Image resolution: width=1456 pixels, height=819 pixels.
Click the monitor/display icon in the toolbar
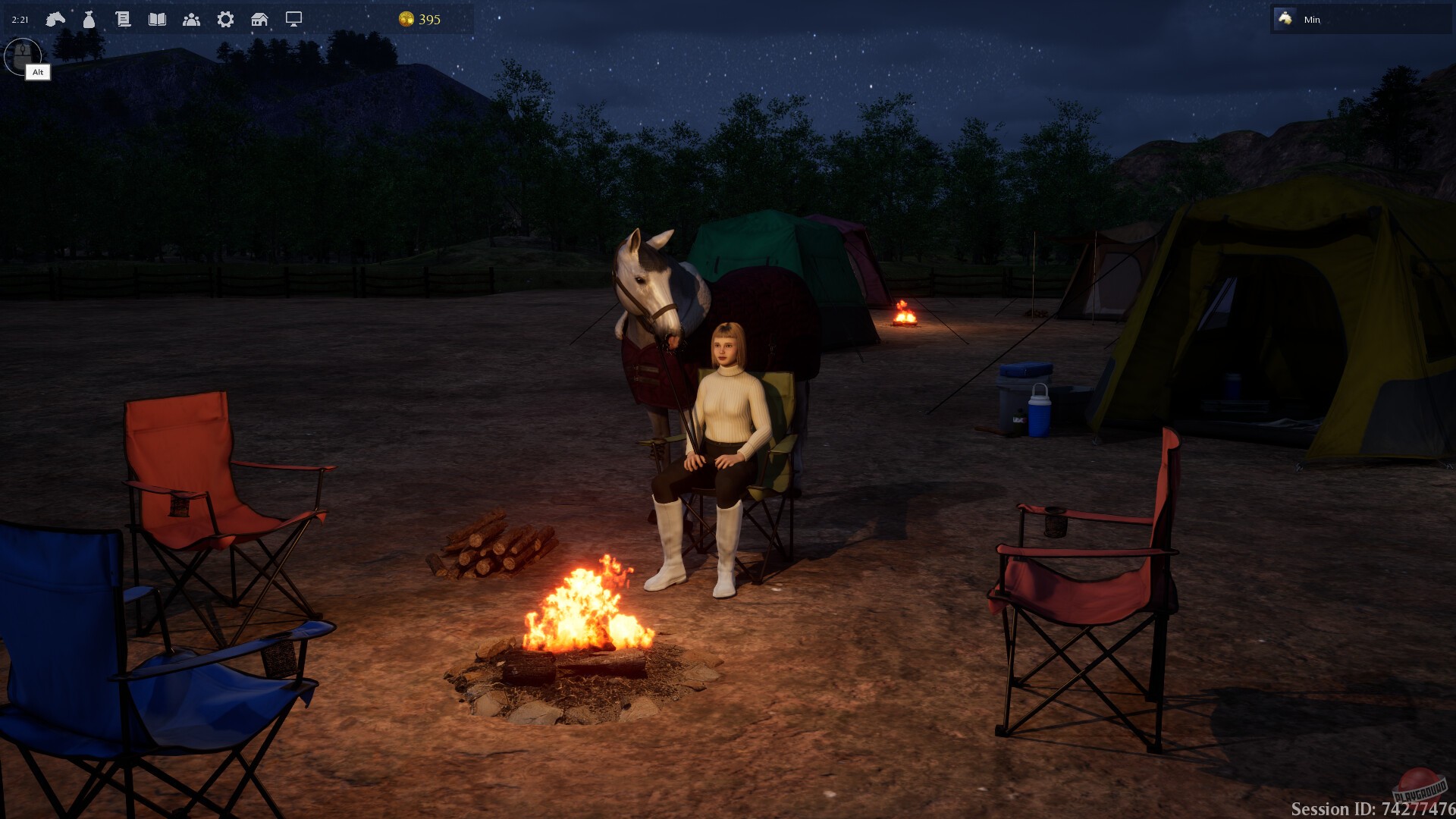tap(294, 19)
